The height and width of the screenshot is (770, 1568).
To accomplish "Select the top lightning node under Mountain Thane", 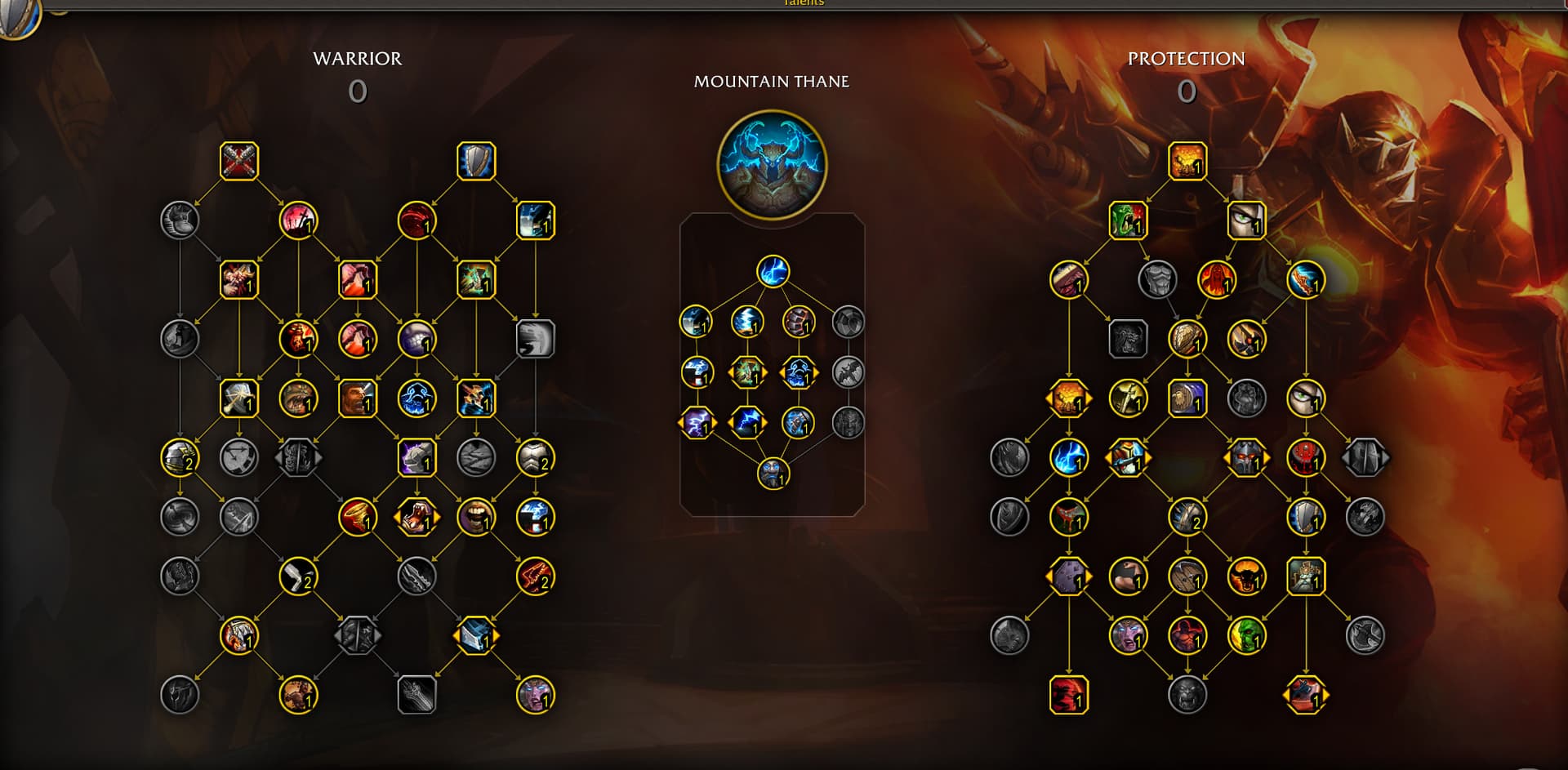I will tap(773, 272).
